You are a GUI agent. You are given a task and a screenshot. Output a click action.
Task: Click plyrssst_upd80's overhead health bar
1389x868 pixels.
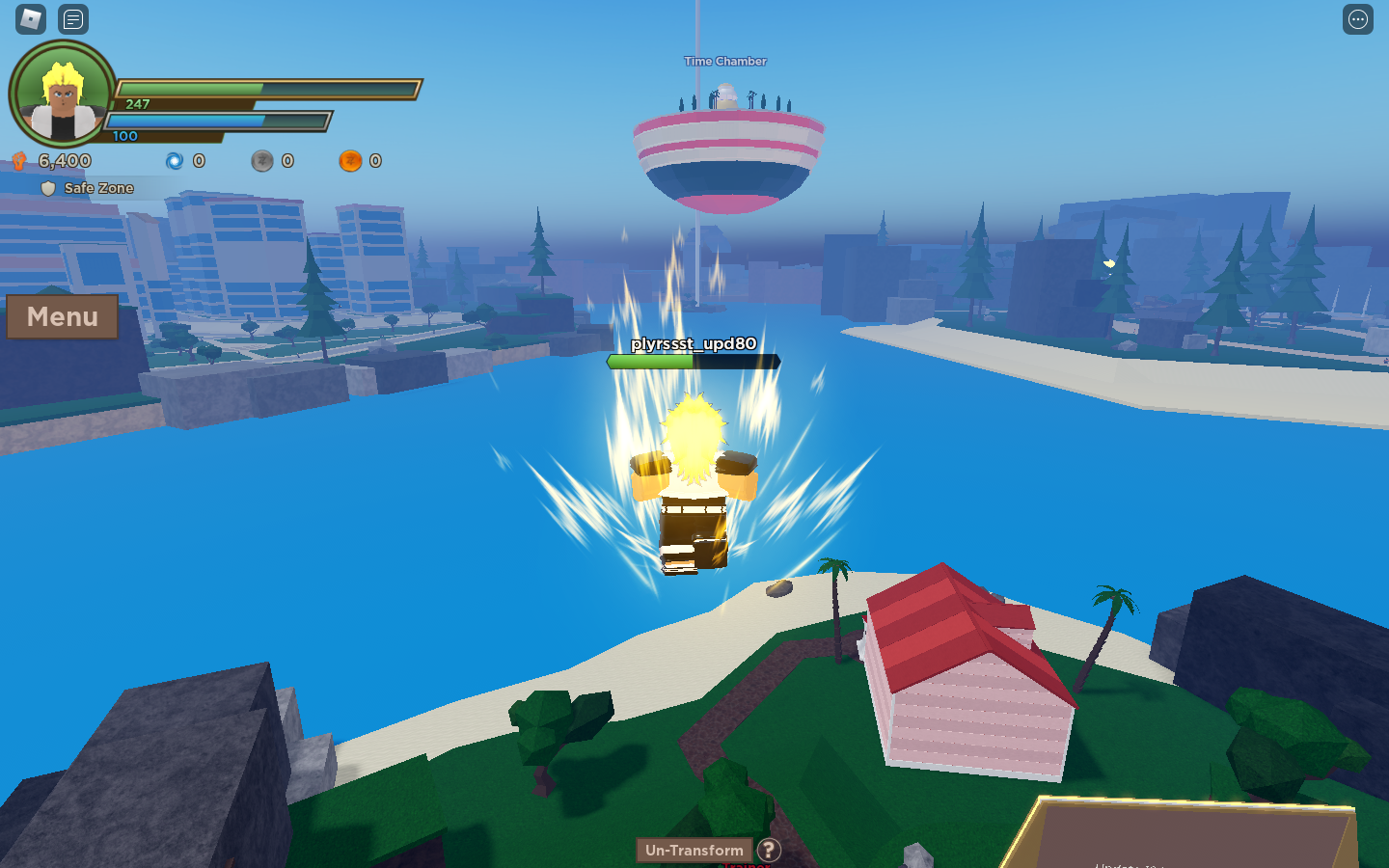click(692, 363)
